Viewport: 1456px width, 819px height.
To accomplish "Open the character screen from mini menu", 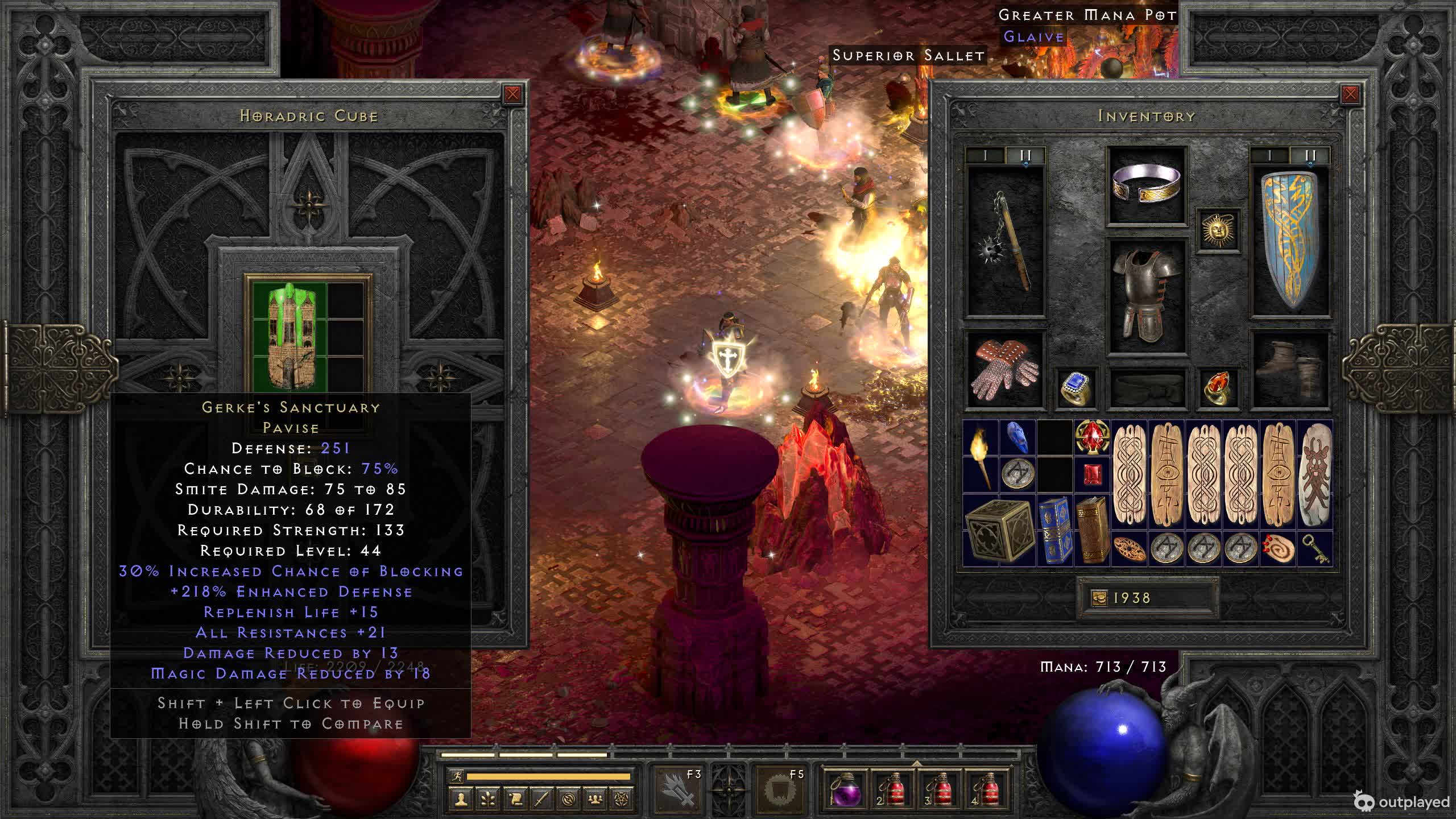I will 461,800.
